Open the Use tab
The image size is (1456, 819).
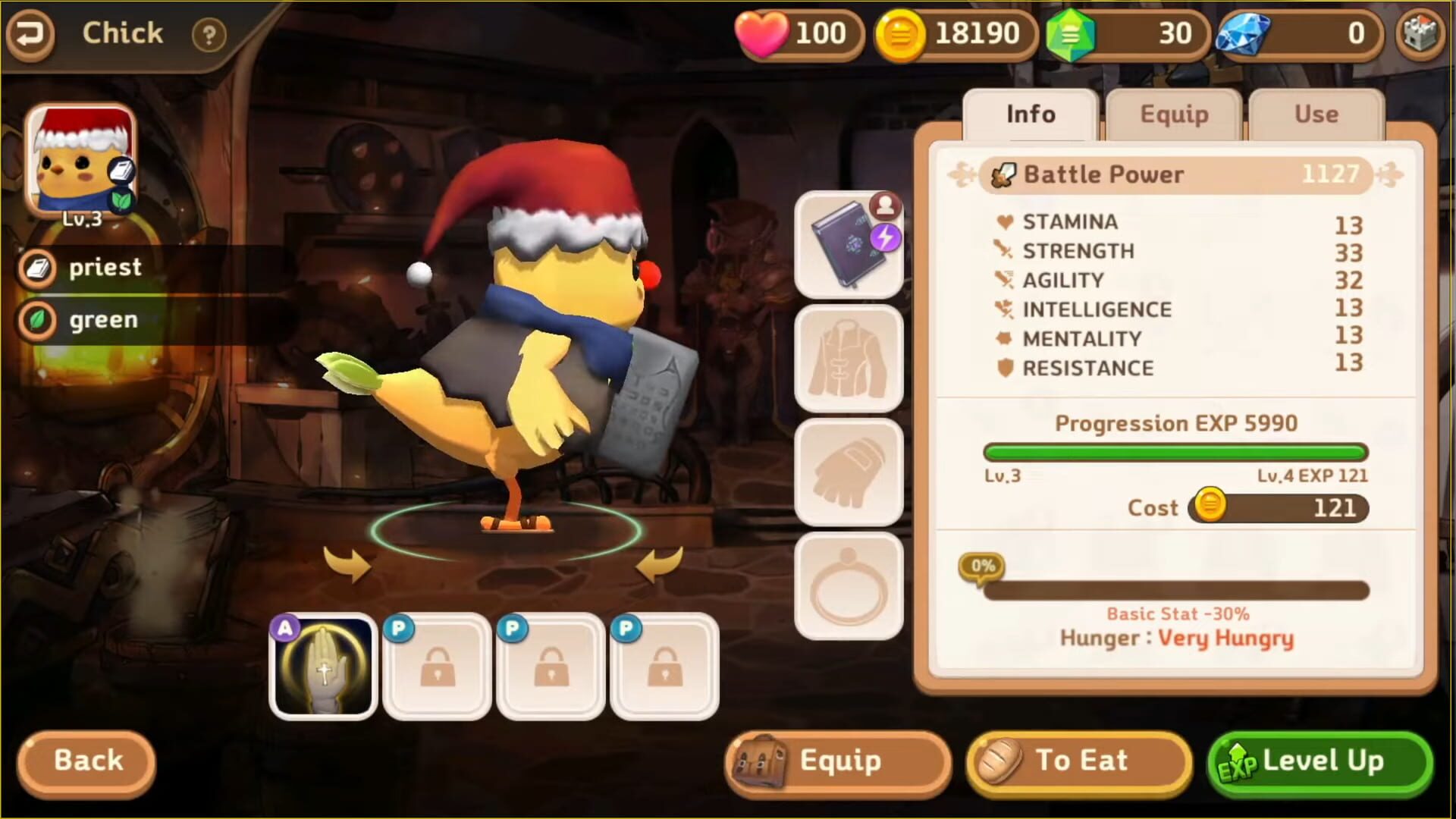pyautogui.click(x=1316, y=115)
